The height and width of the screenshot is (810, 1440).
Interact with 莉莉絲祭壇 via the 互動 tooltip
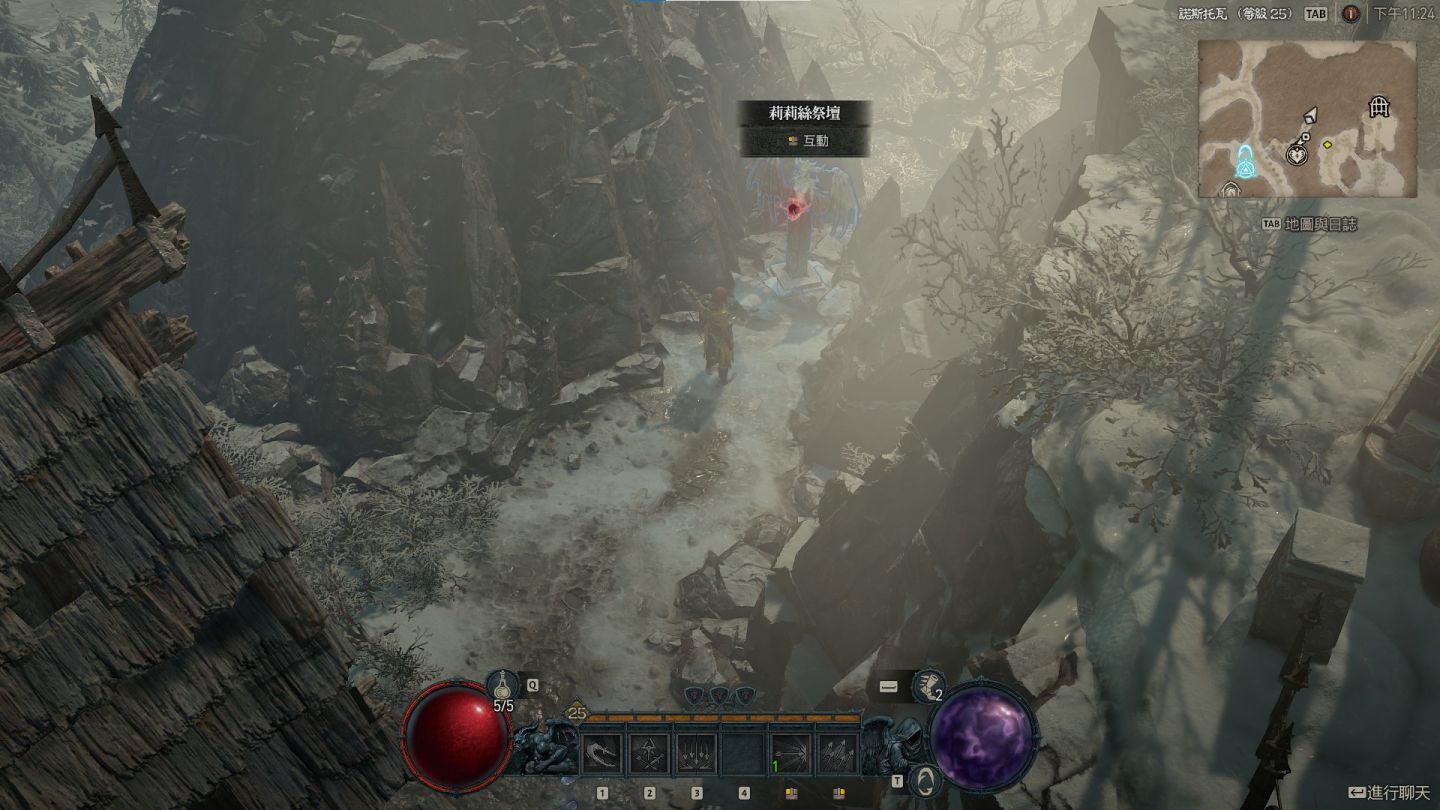tap(806, 141)
